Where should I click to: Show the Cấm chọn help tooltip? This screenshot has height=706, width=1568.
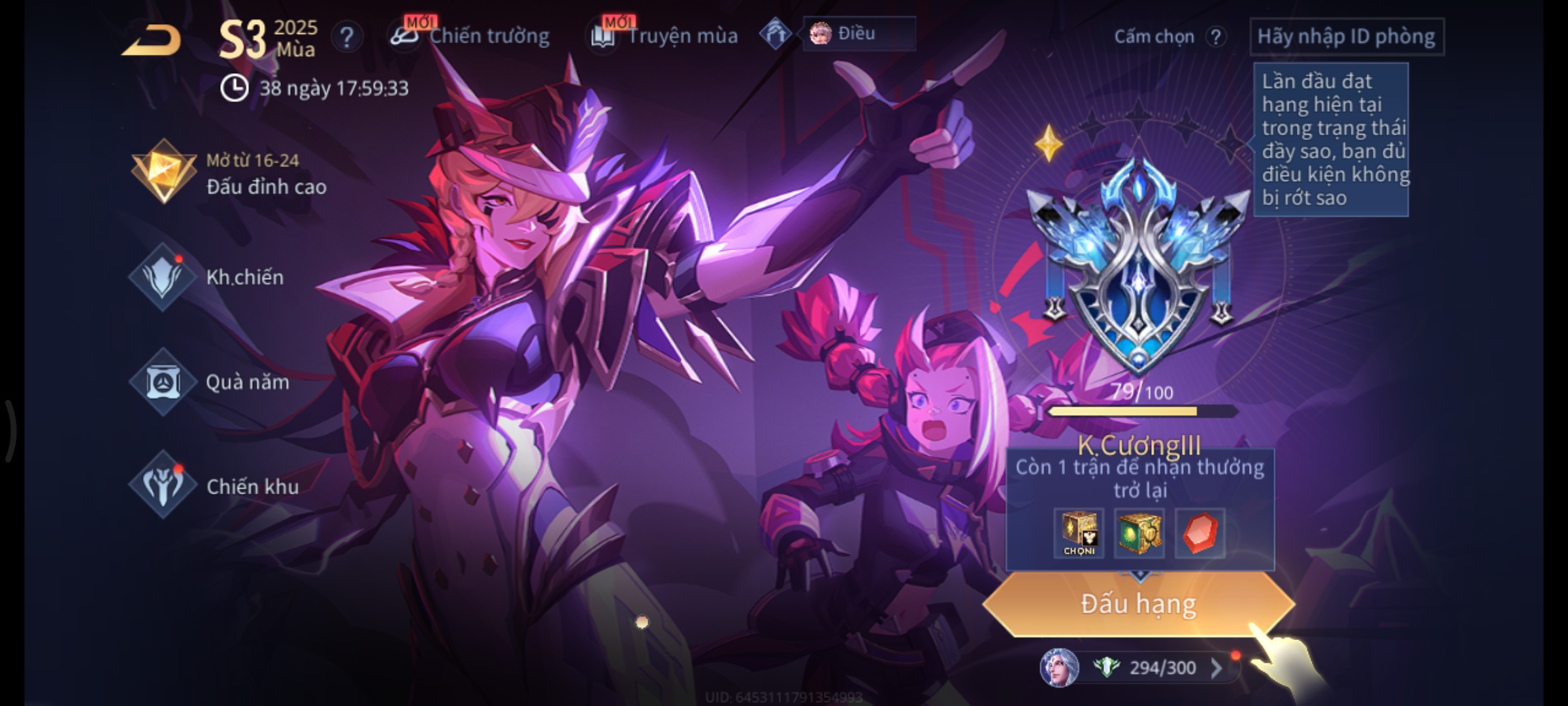click(x=1215, y=37)
